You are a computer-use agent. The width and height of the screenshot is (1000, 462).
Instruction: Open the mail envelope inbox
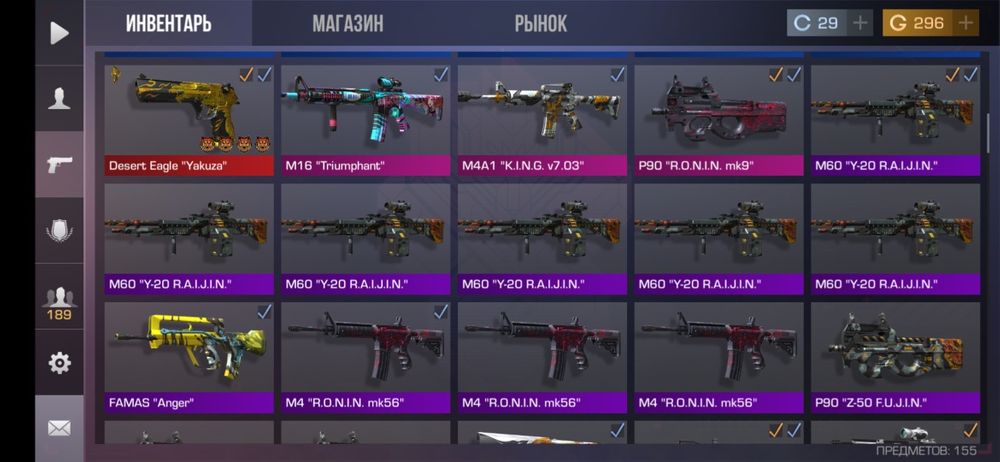click(59, 428)
